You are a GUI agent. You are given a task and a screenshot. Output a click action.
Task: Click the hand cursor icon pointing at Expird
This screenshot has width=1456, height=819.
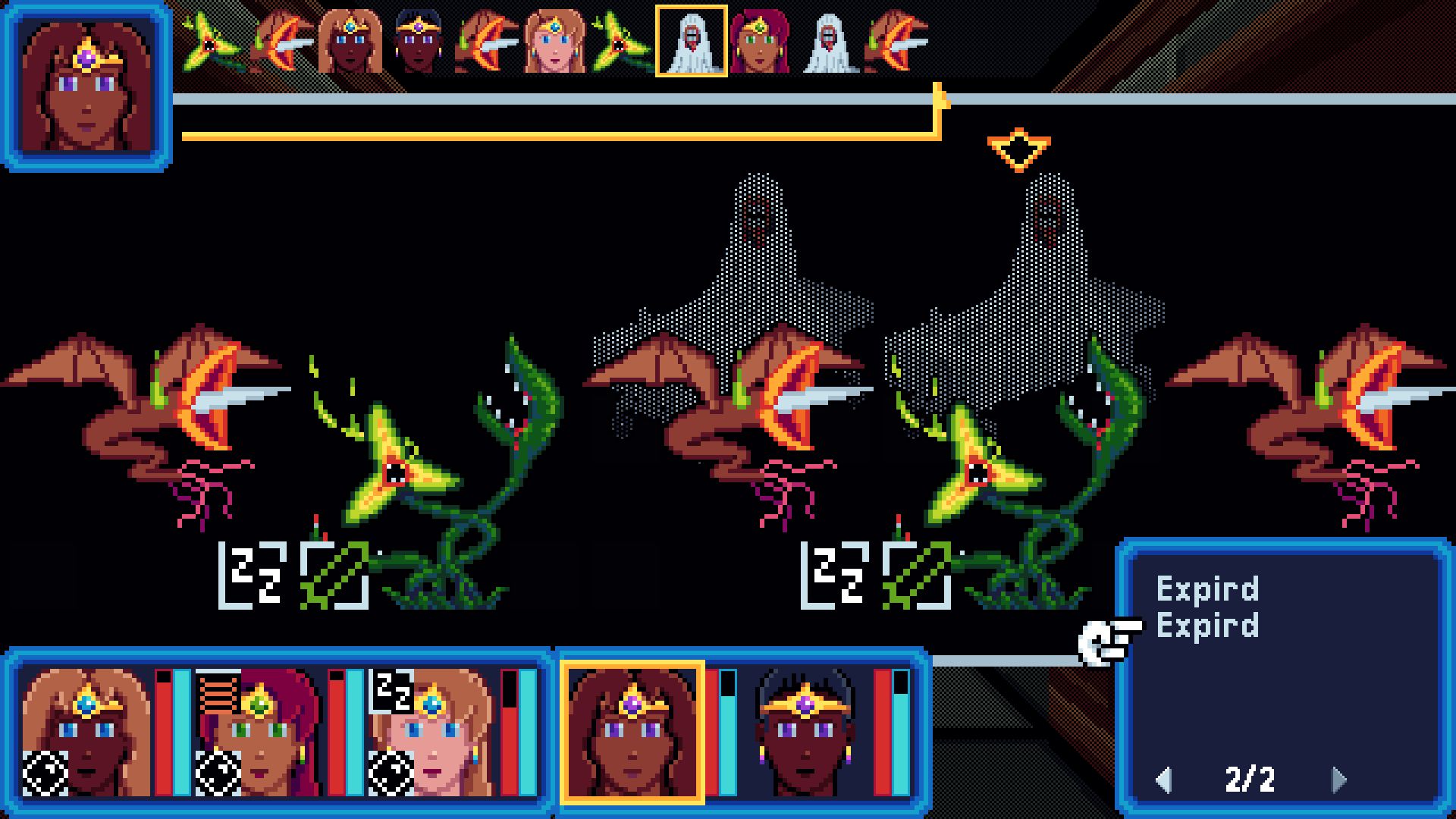click(1106, 642)
